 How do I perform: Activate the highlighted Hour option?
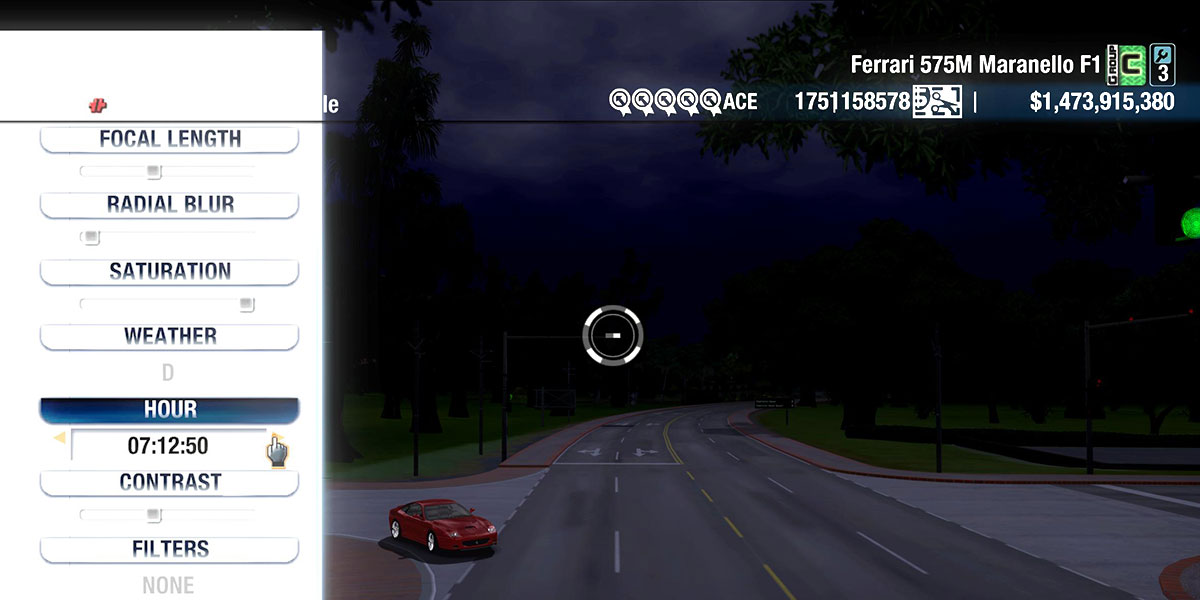coord(169,410)
